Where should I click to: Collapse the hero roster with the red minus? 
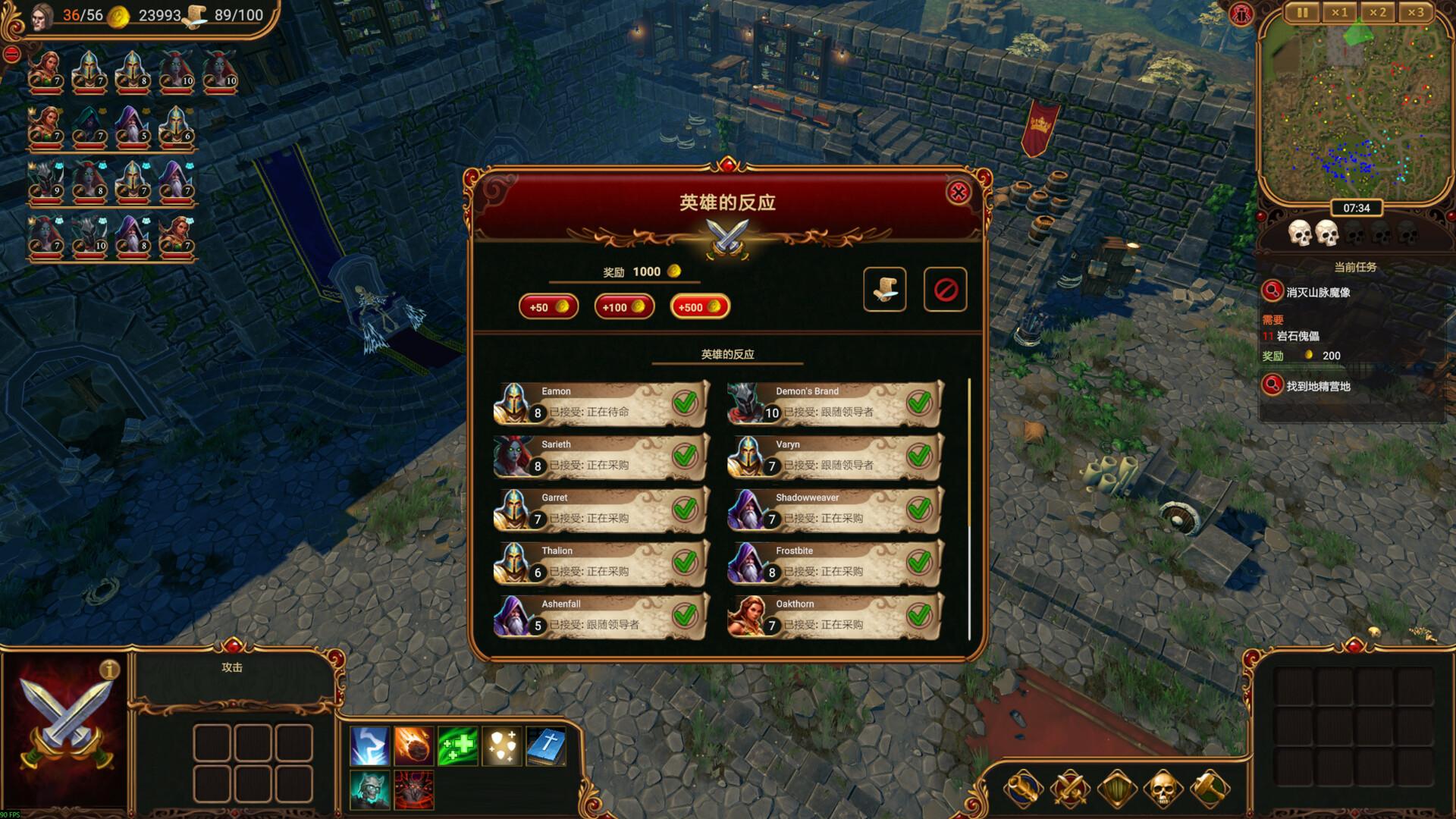tap(11, 53)
